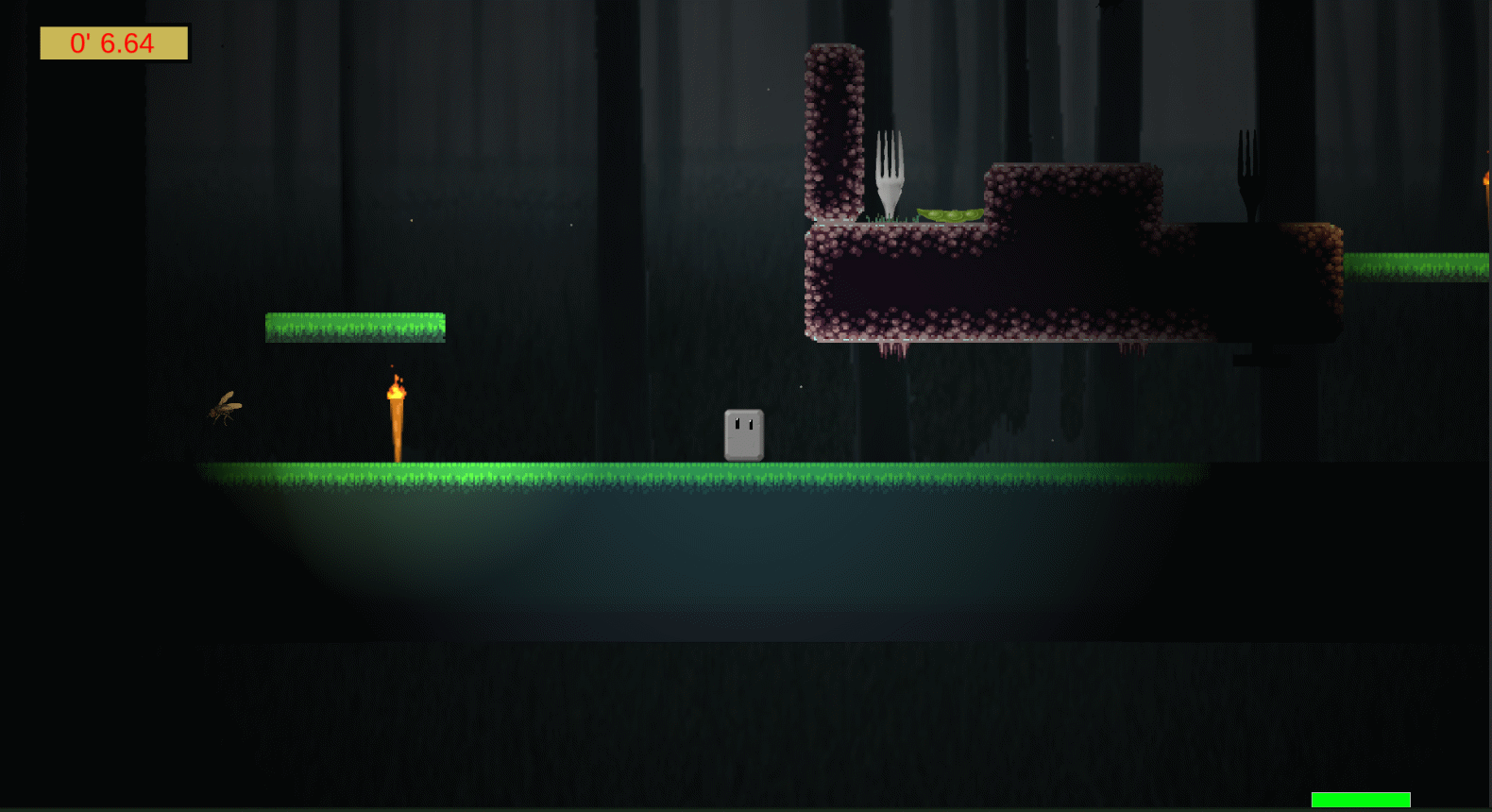The image size is (1492, 812).
Task: Click the flying wasp on the left
Action: point(224,408)
